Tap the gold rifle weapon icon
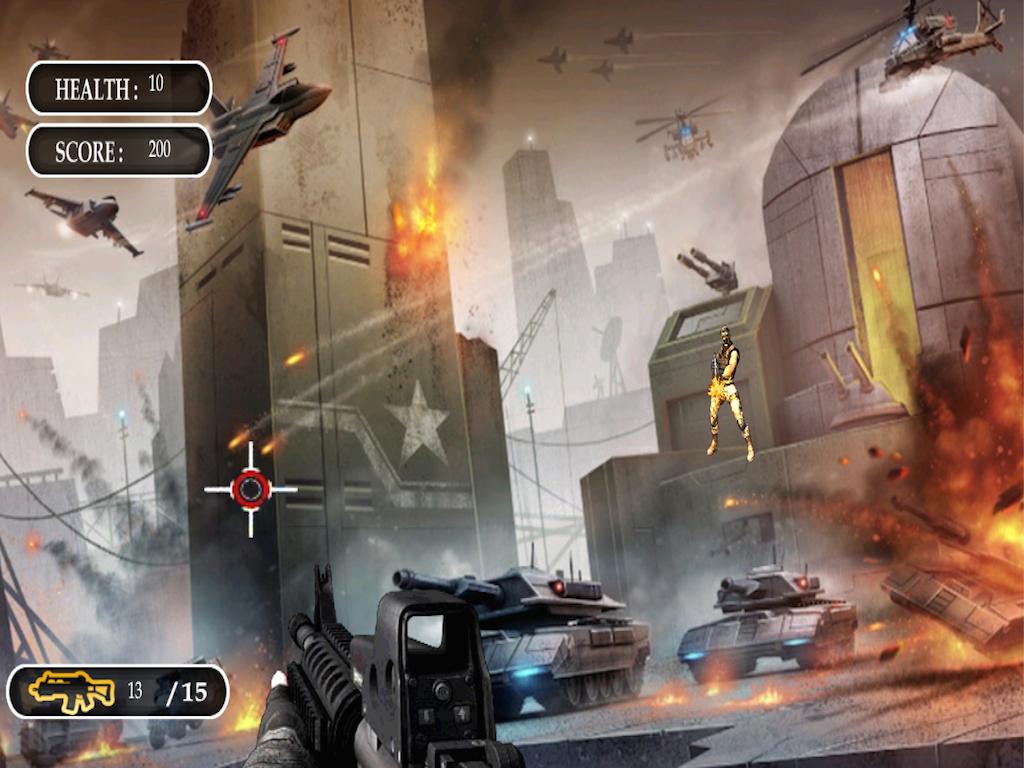 coord(70,691)
